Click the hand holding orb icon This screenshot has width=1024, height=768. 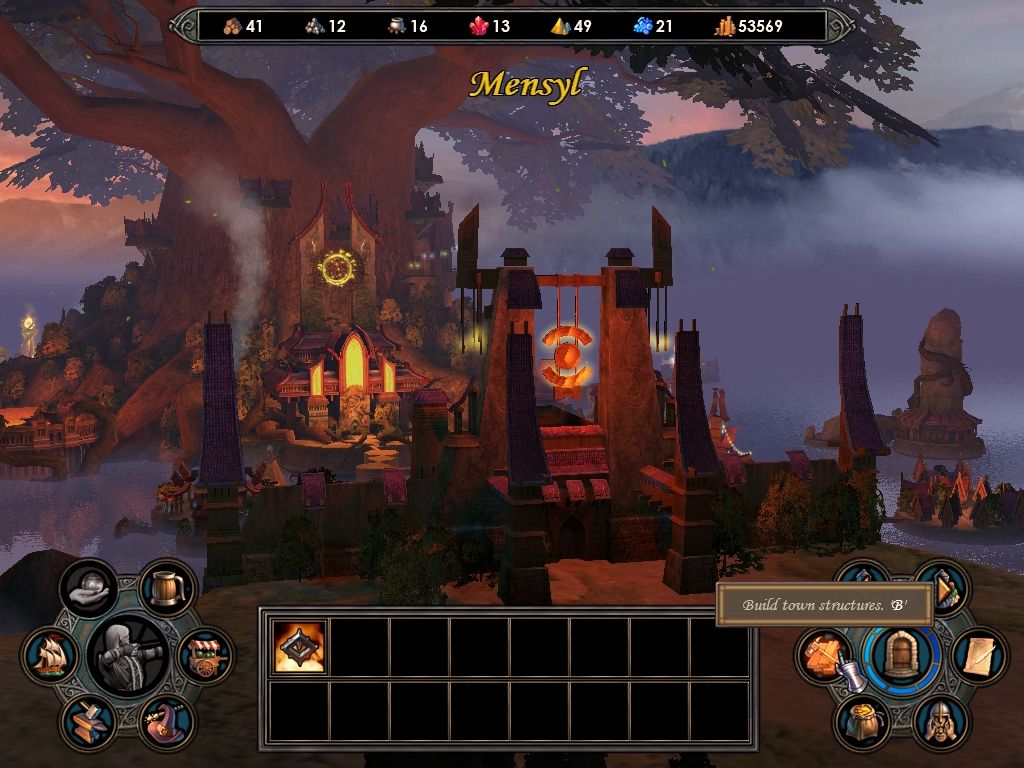click(x=88, y=589)
